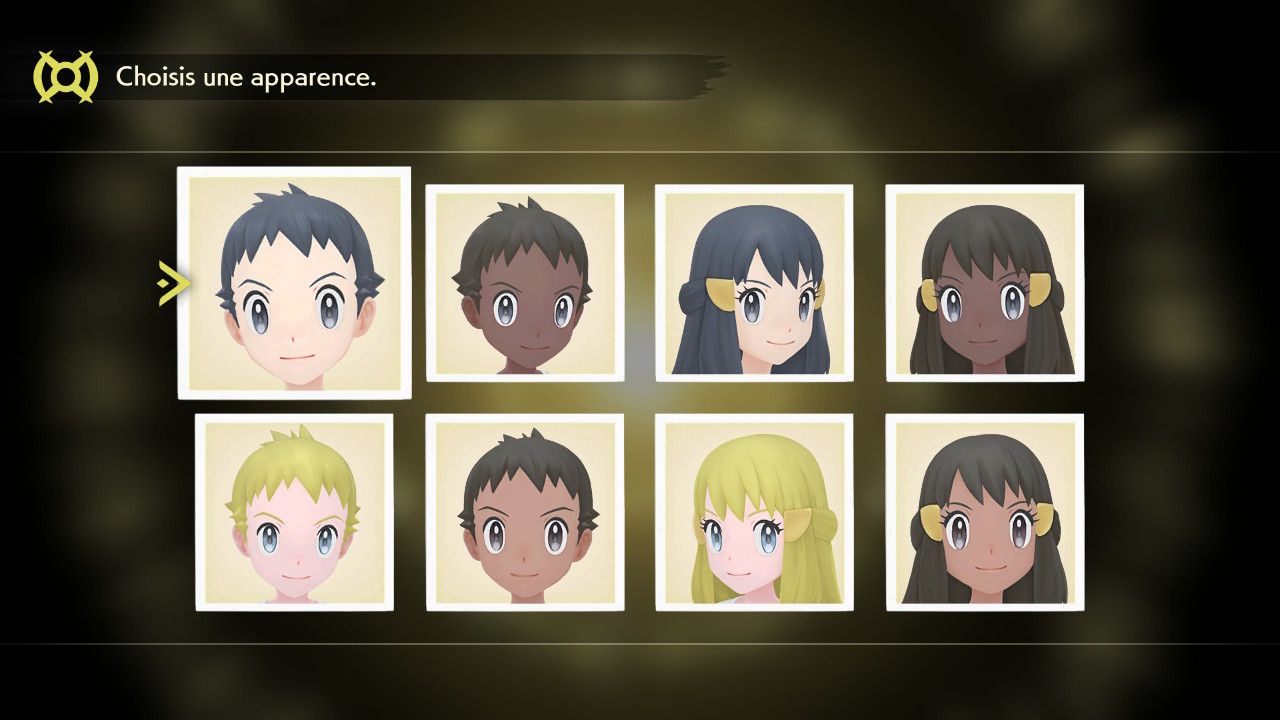Viewport: 1280px width, 720px height.
Task: Pick the light-skinned girl with navy hair
Action: pyautogui.click(x=754, y=283)
